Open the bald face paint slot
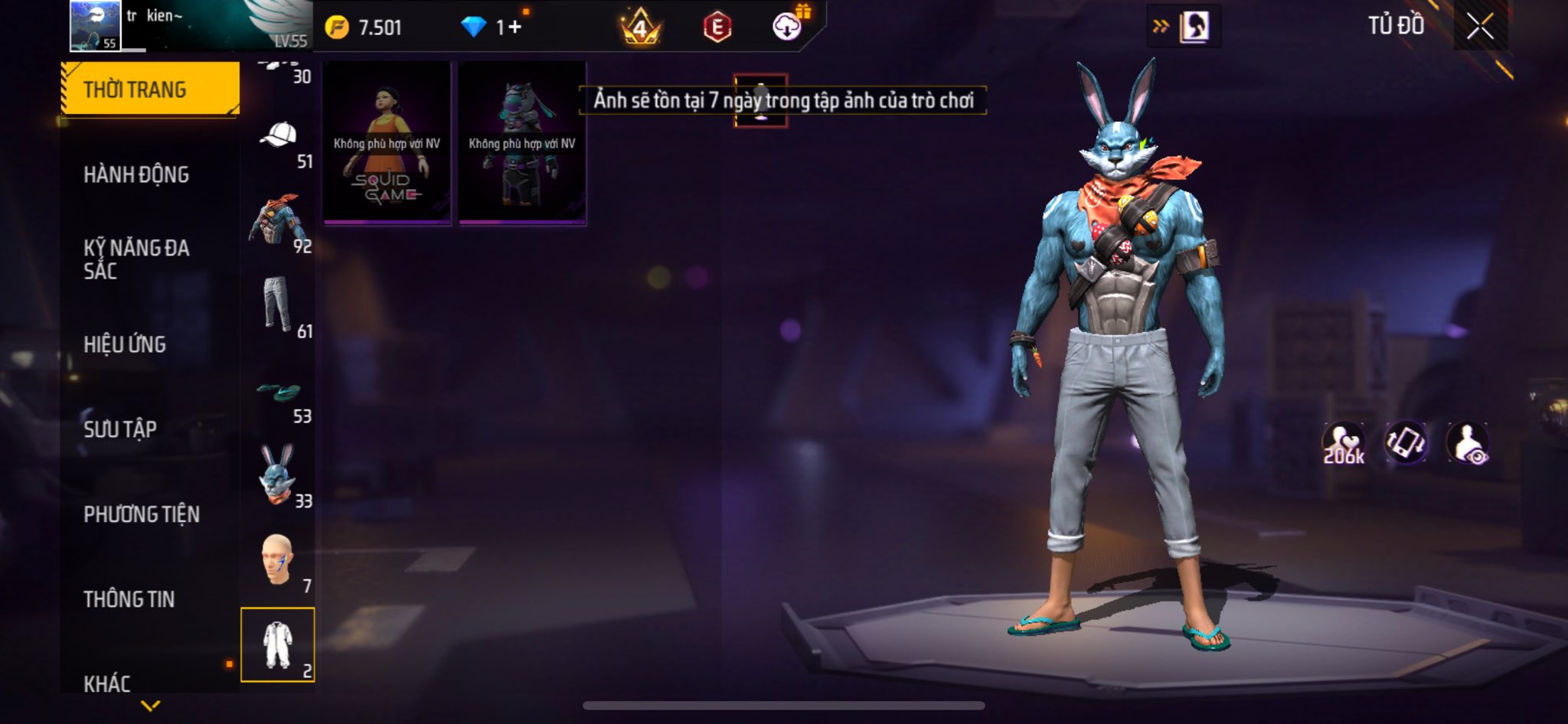 coord(277,559)
